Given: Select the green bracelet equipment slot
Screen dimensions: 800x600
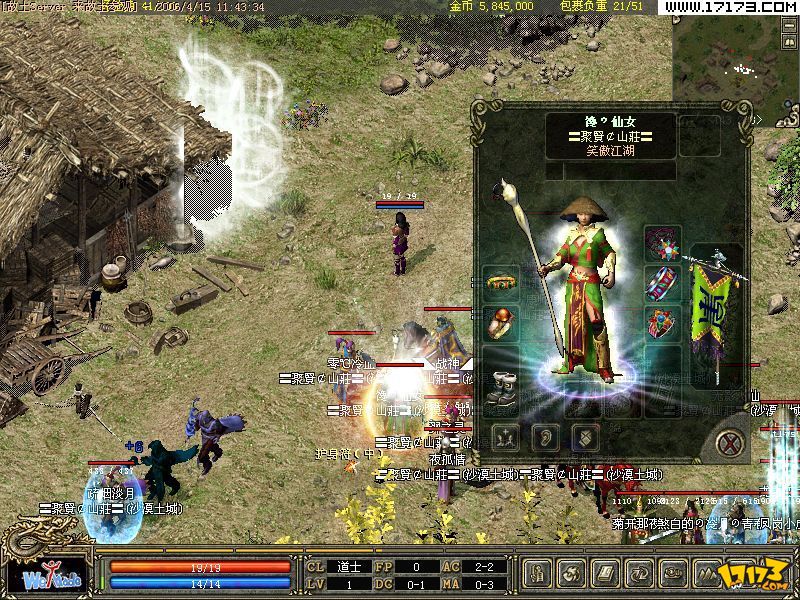Looking at the screenshot, I should click(501, 281).
